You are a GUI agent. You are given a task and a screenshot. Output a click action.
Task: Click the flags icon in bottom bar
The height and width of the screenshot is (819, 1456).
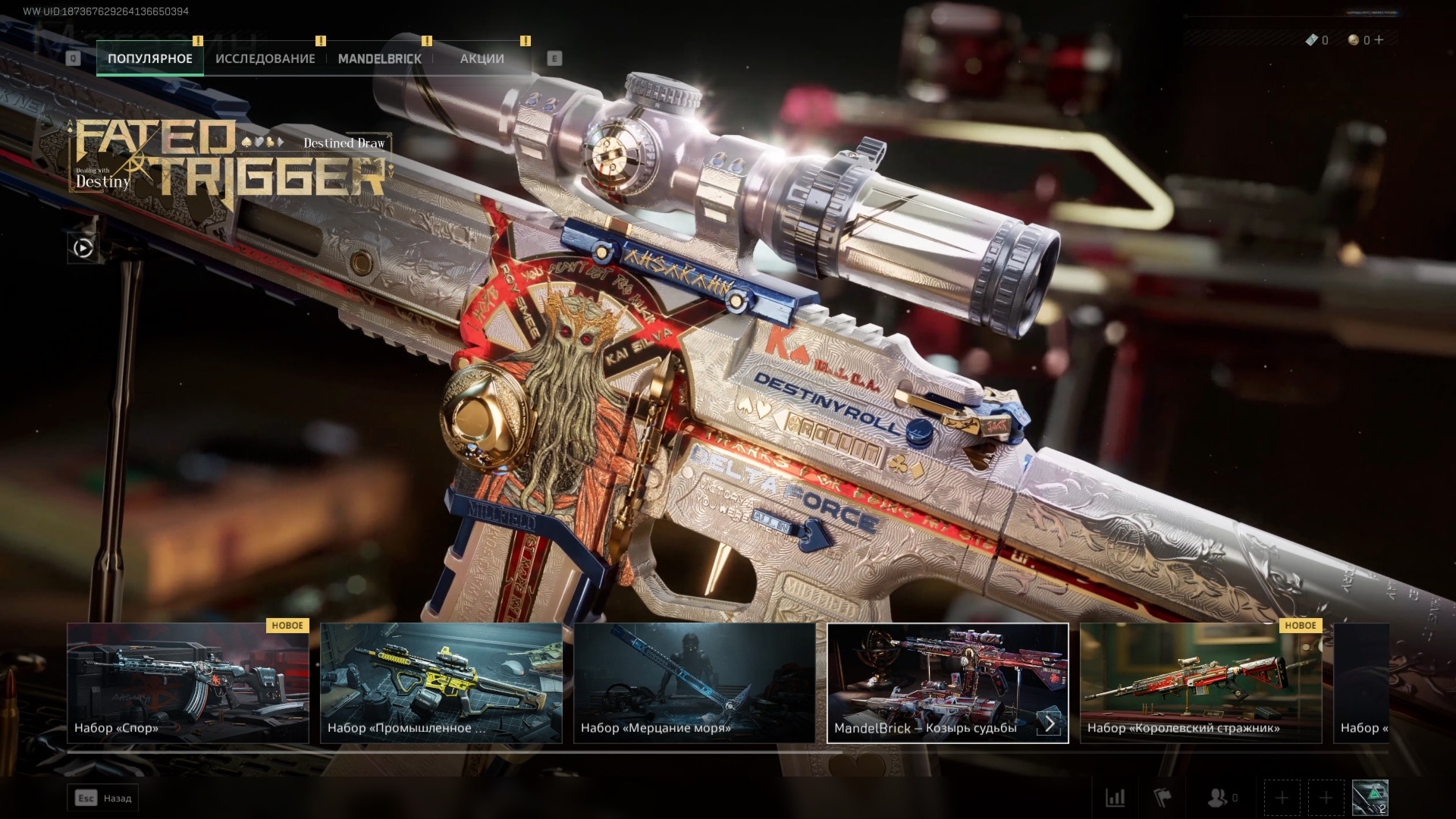click(x=1162, y=798)
